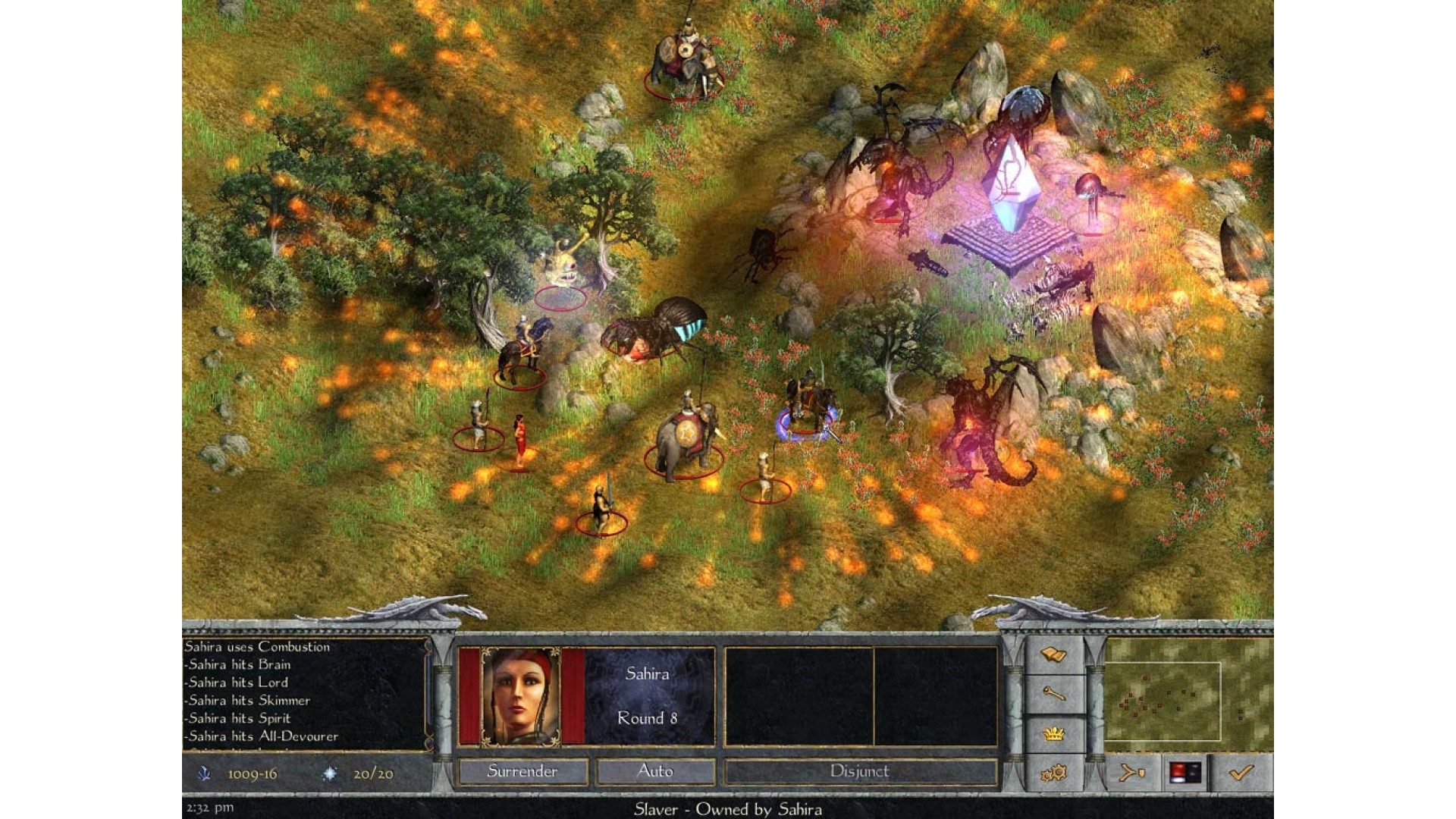This screenshot has width=1456, height=819.
Task: Click the combat log panel
Action: coord(306,695)
